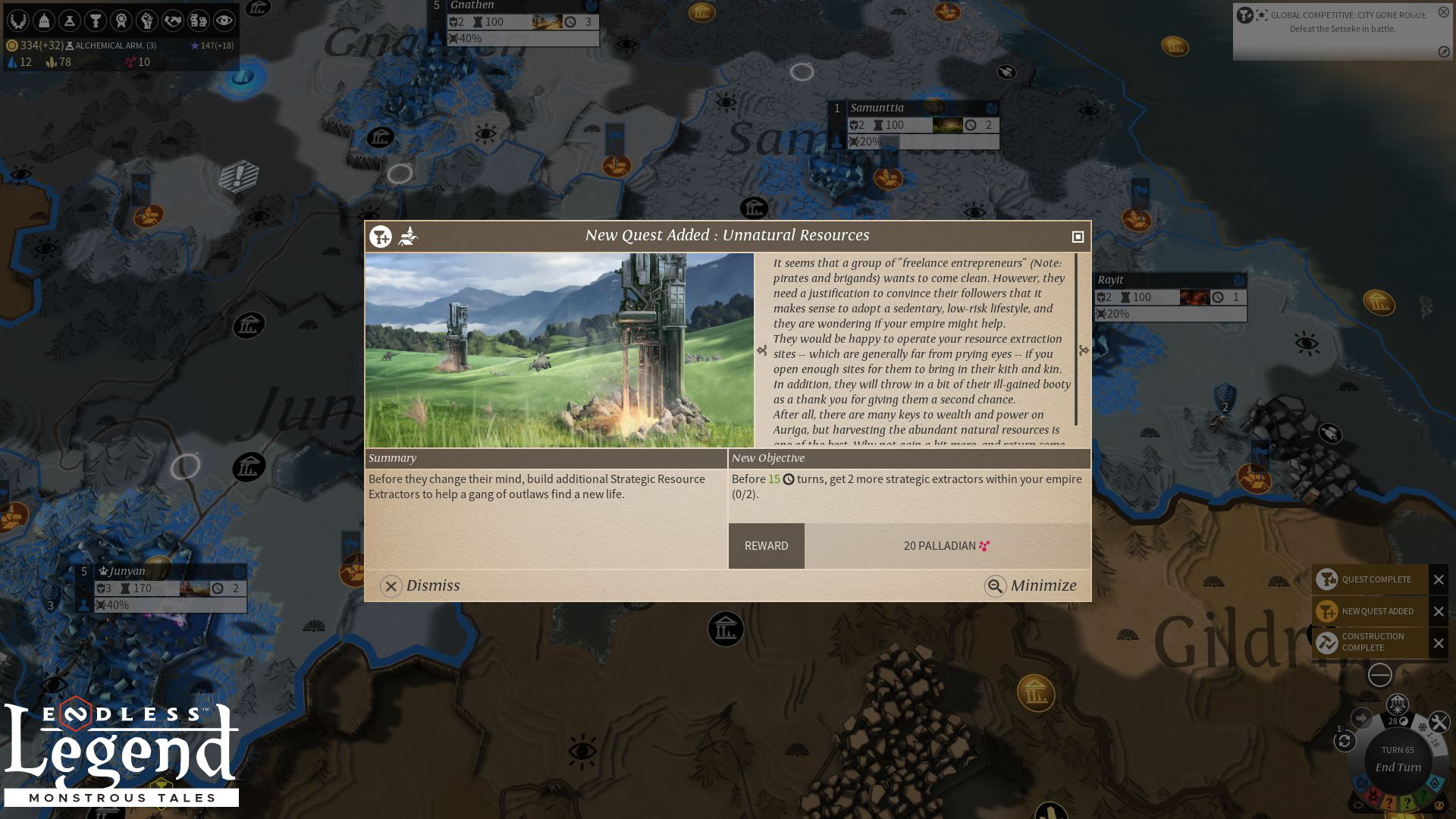Open game options wrench icon
1456x819 pixels.
[x=1439, y=722]
